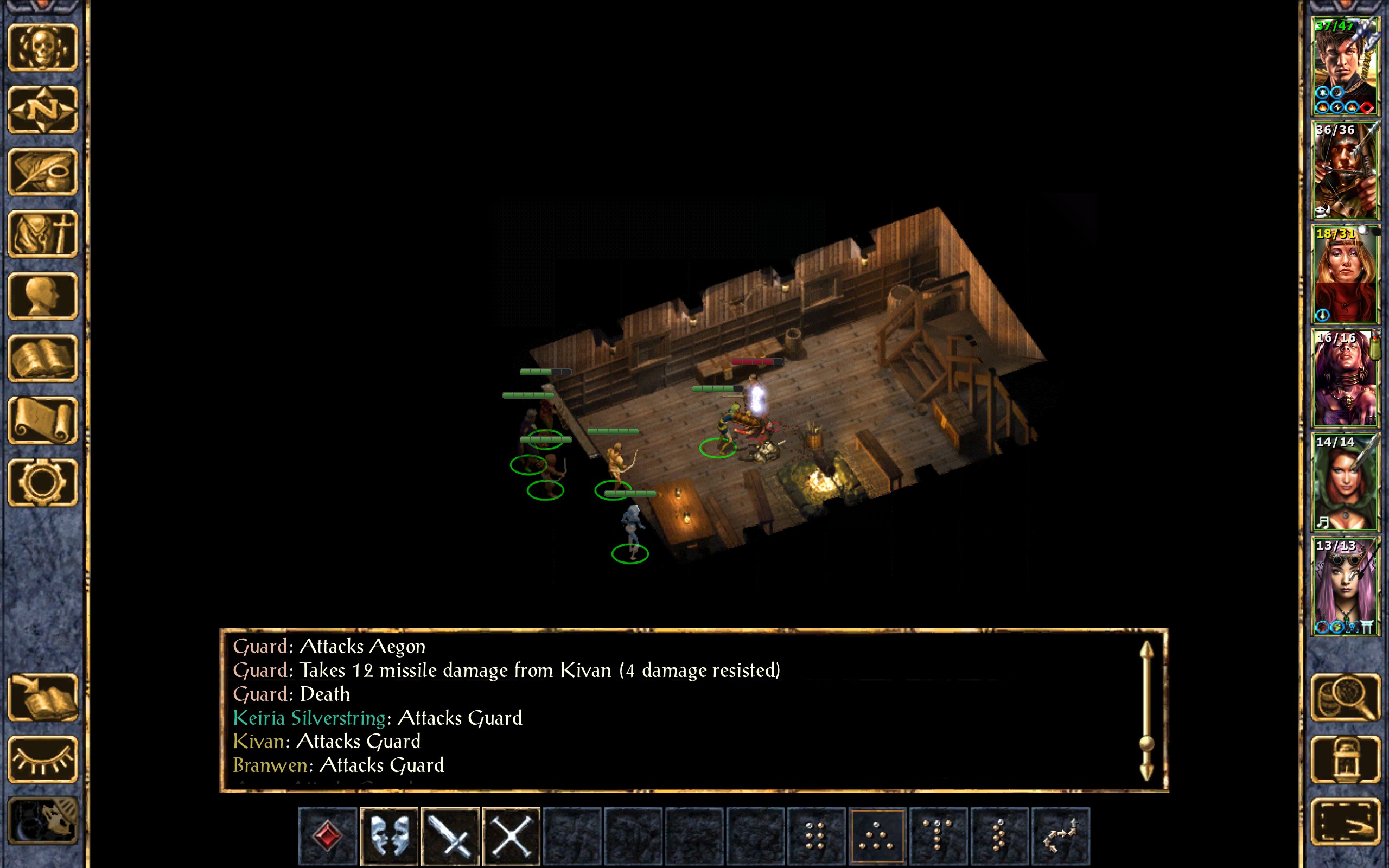Show the character record with the head icon

pyautogui.click(x=43, y=296)
